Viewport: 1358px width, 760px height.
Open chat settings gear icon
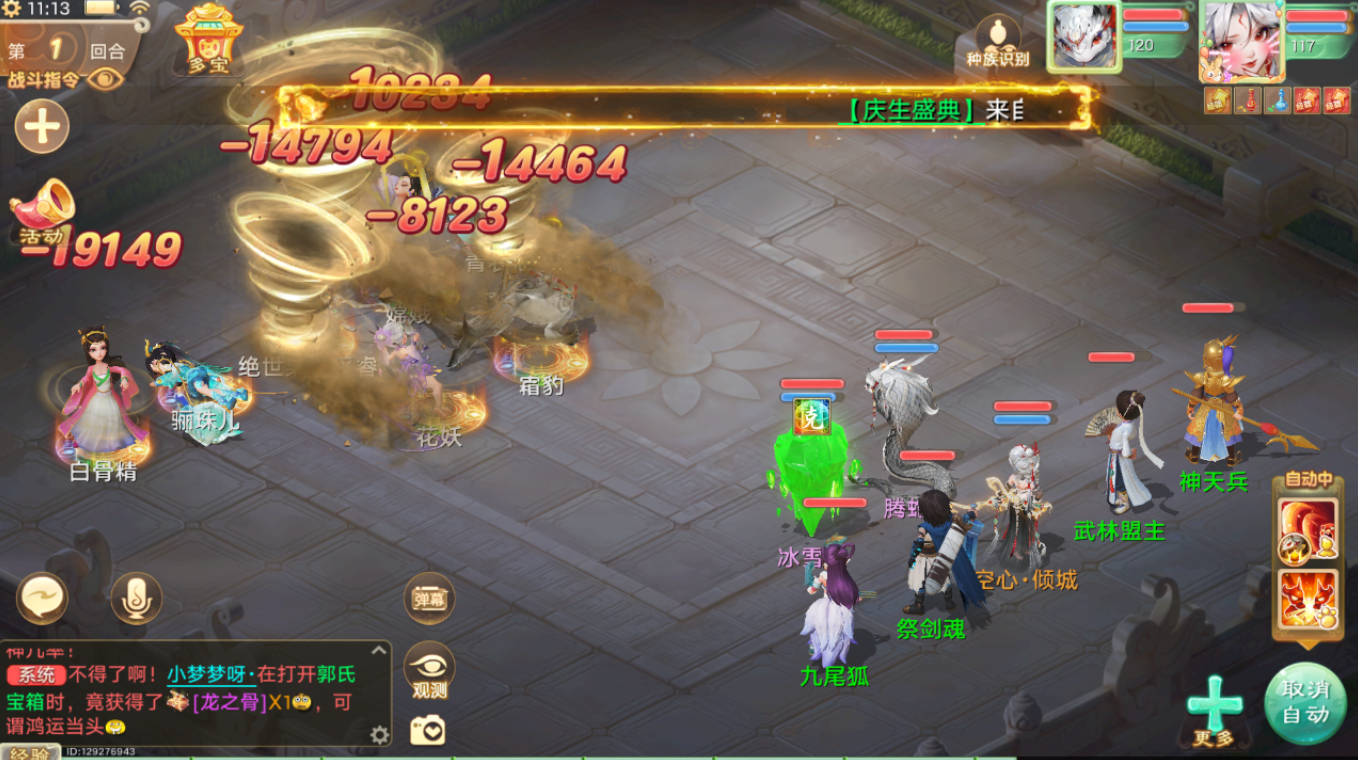[x=379, y=735]
